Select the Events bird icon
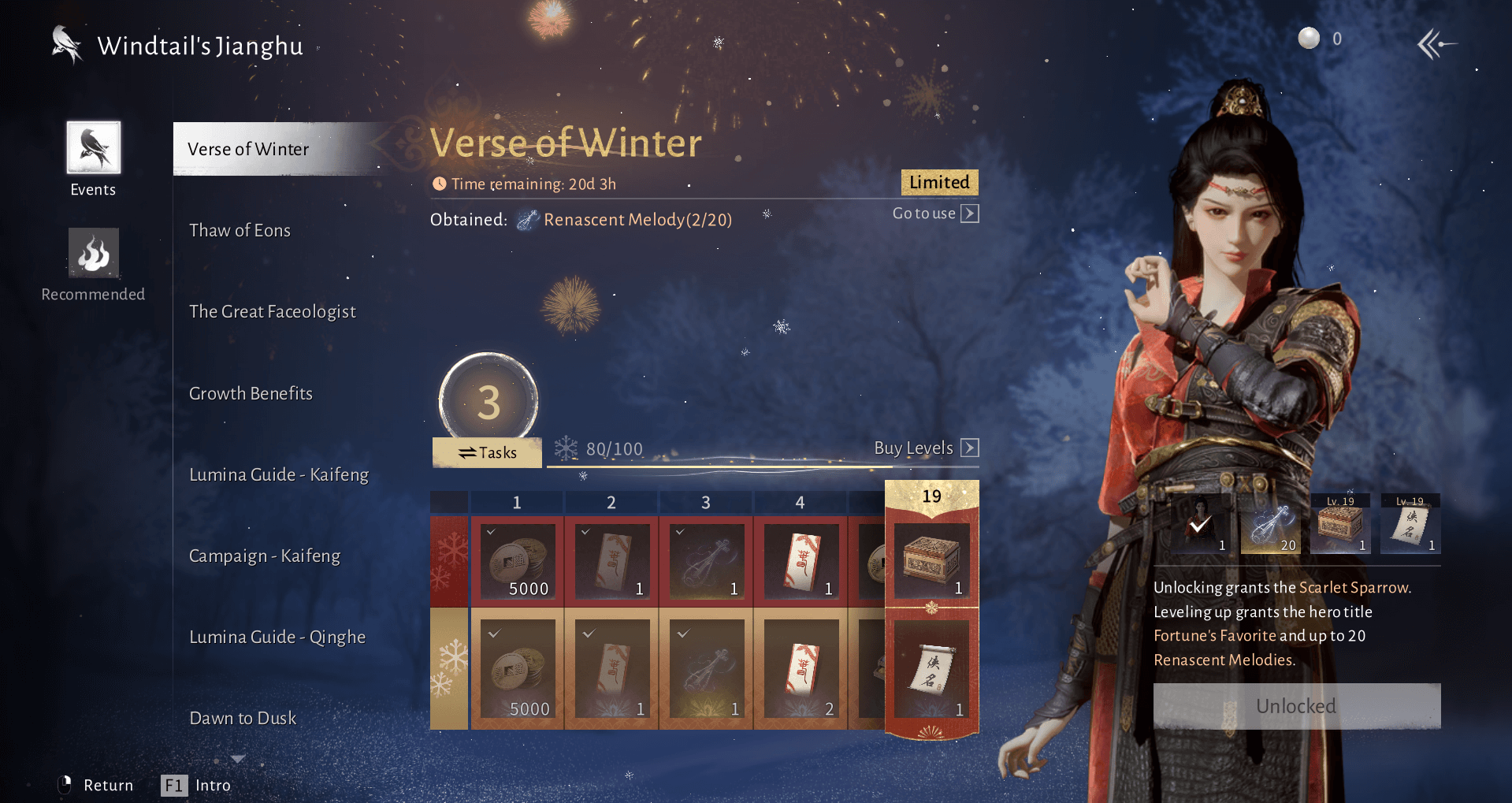 [92, 148]
